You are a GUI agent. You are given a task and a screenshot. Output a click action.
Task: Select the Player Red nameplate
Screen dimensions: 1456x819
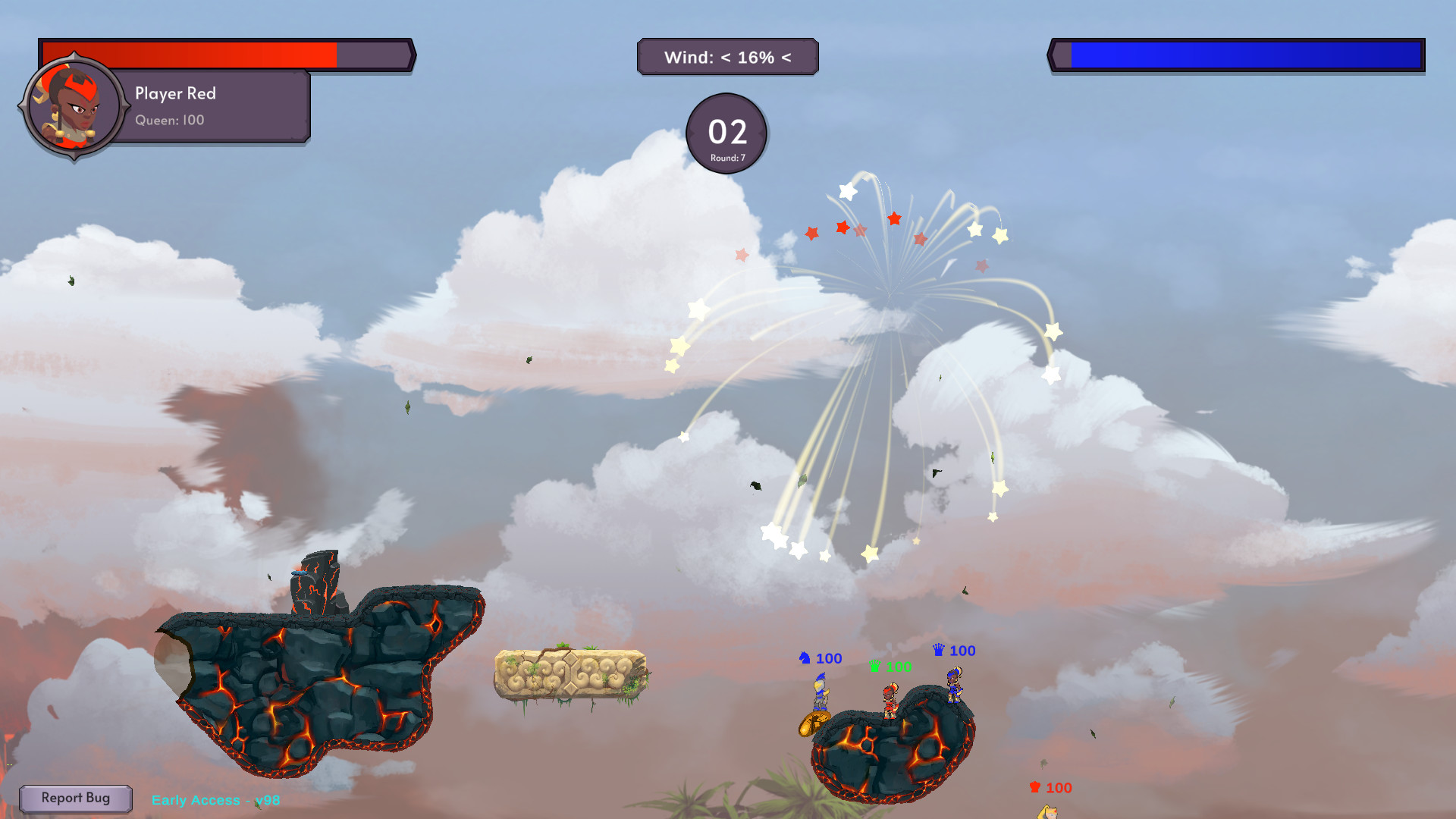174,93
